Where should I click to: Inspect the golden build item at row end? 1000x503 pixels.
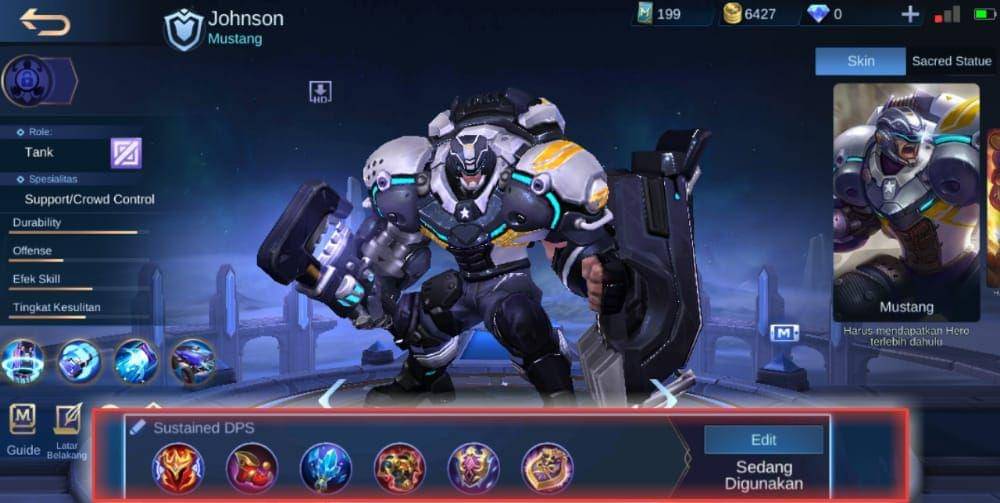point(547,467)
